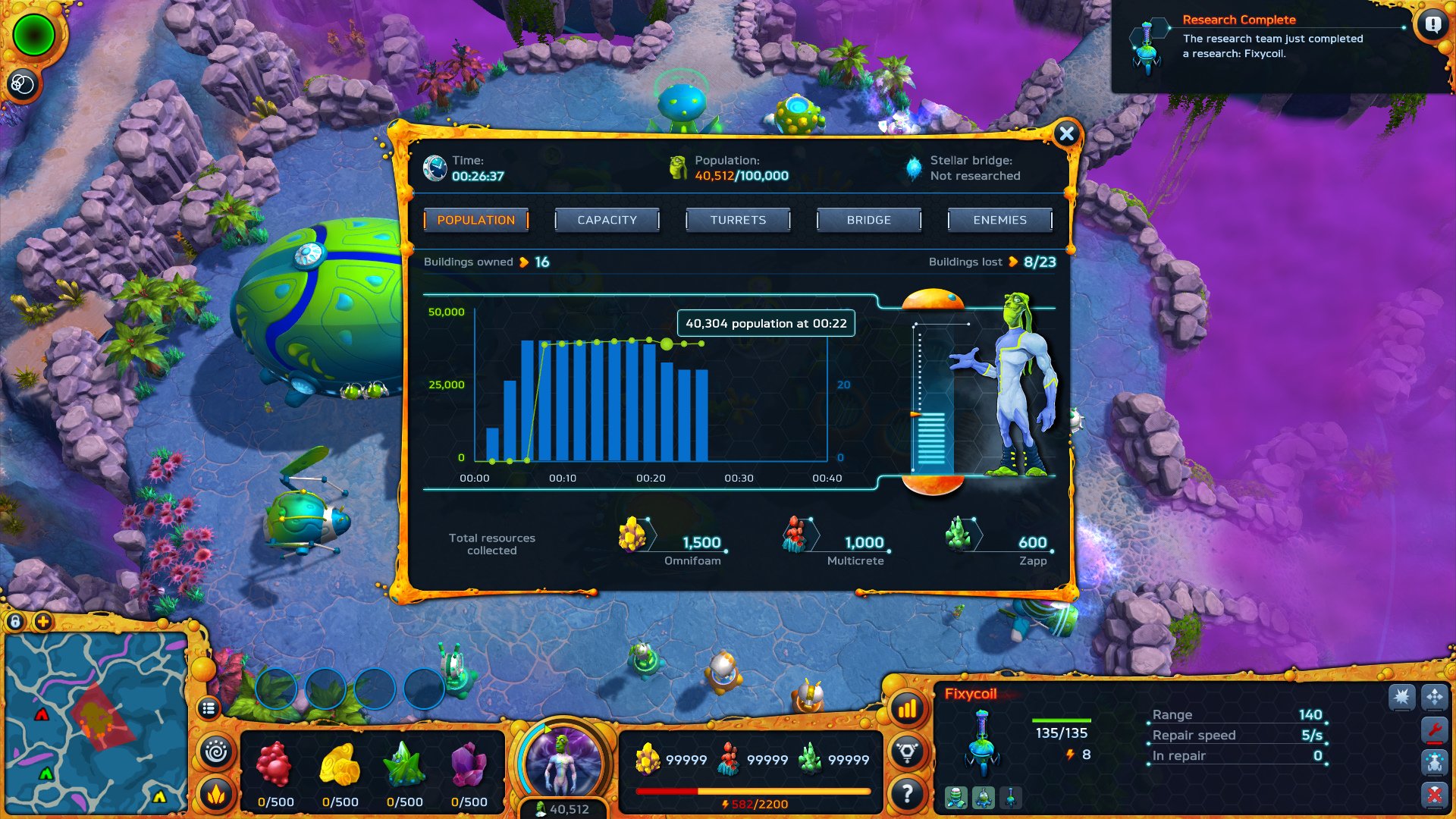Viewport: 1456px width, 819px height.
Task: Activate the orange flame button
Action: pos(216,794)
